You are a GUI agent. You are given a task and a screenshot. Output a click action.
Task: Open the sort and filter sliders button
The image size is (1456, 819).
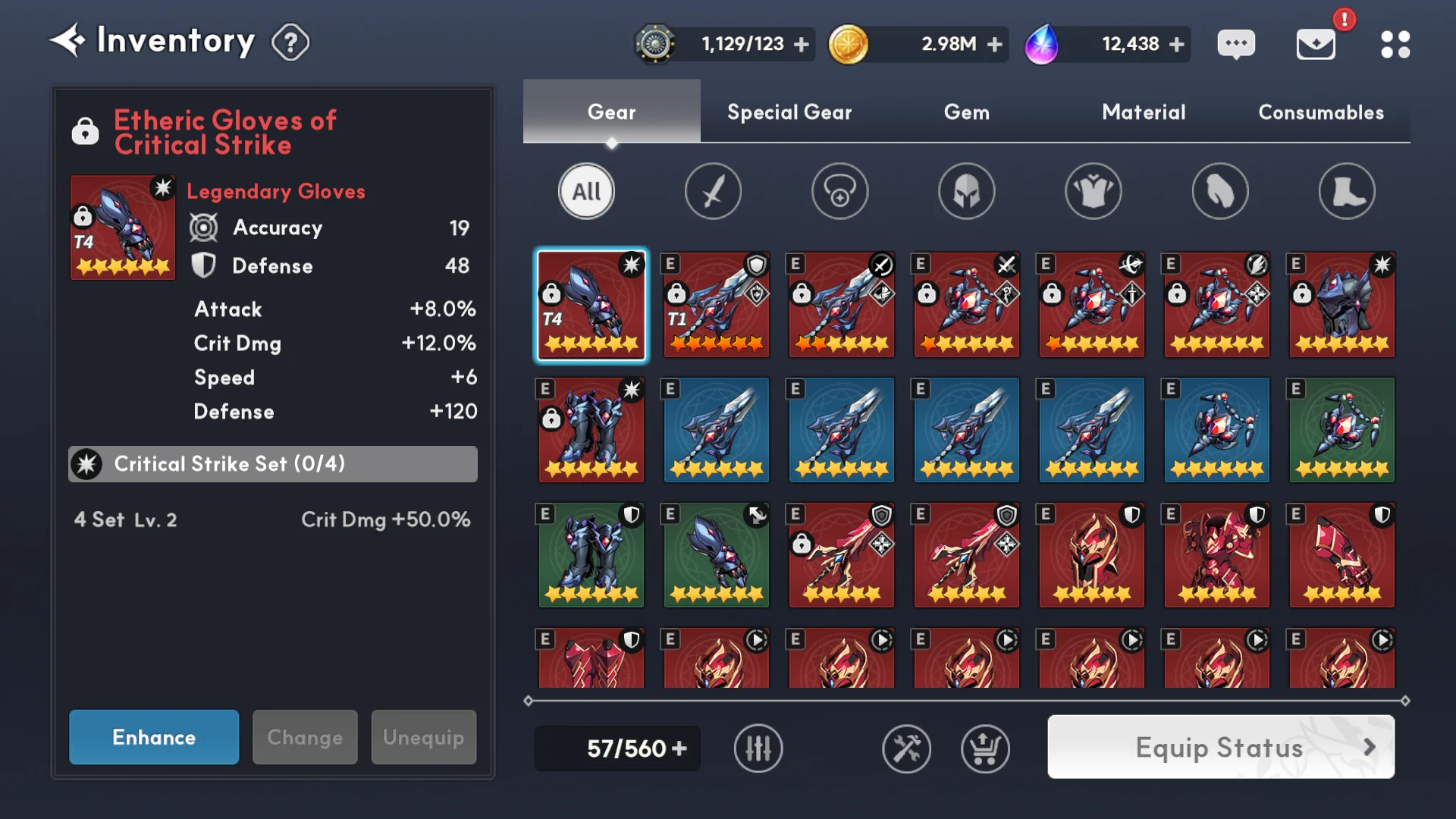point(758,748)
